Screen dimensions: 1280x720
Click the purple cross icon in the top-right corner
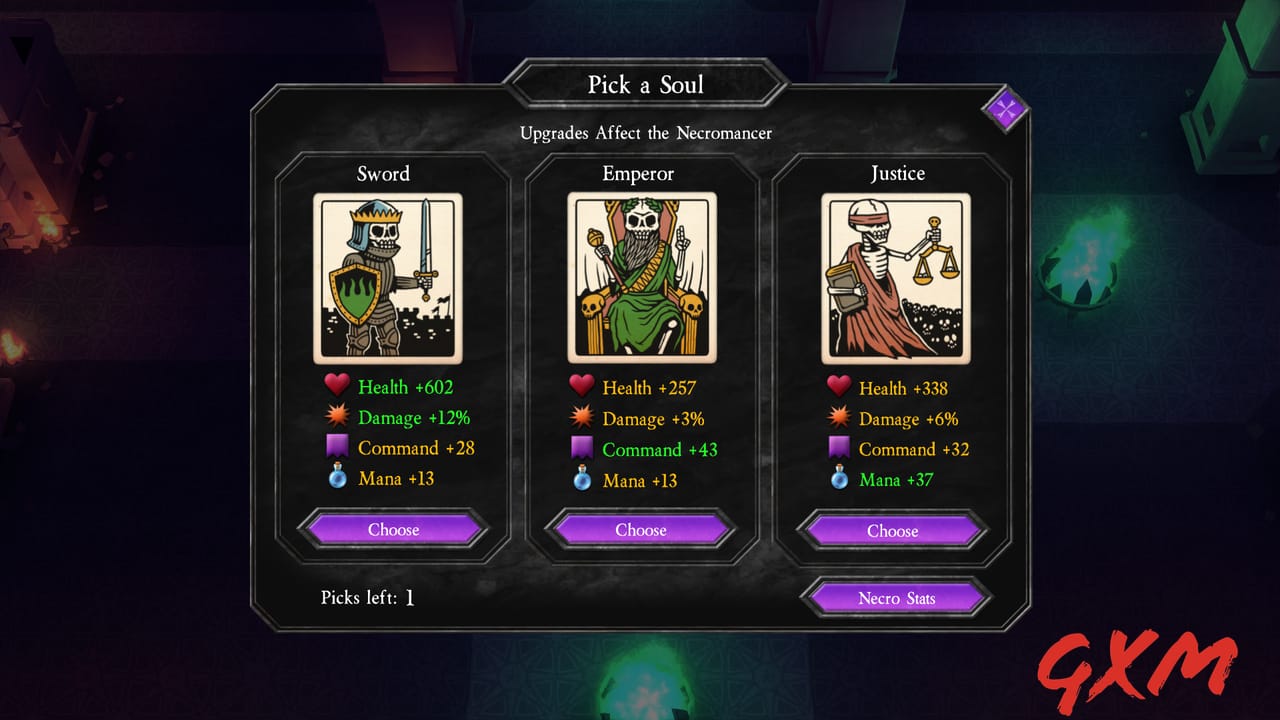click(1004, 110)
